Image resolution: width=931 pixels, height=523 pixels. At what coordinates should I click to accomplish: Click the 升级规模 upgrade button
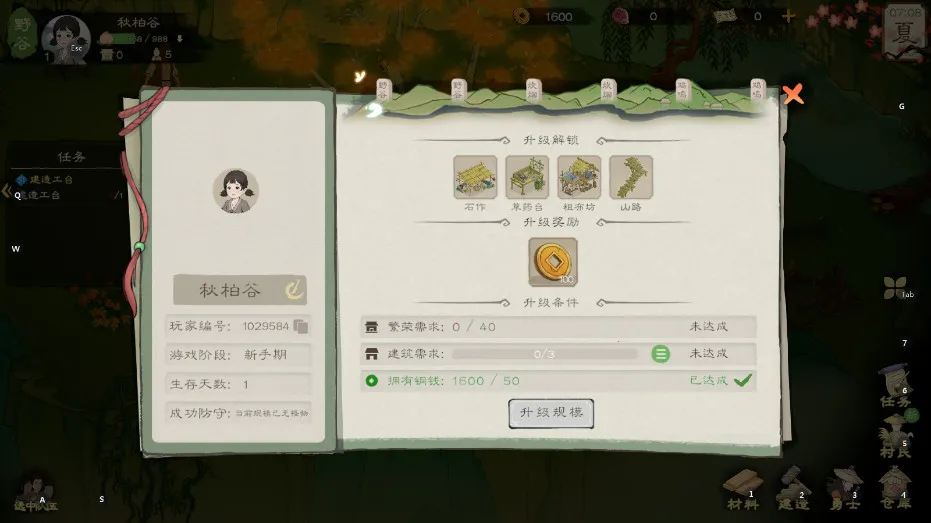pyautogui.click(x=551, y=413)
